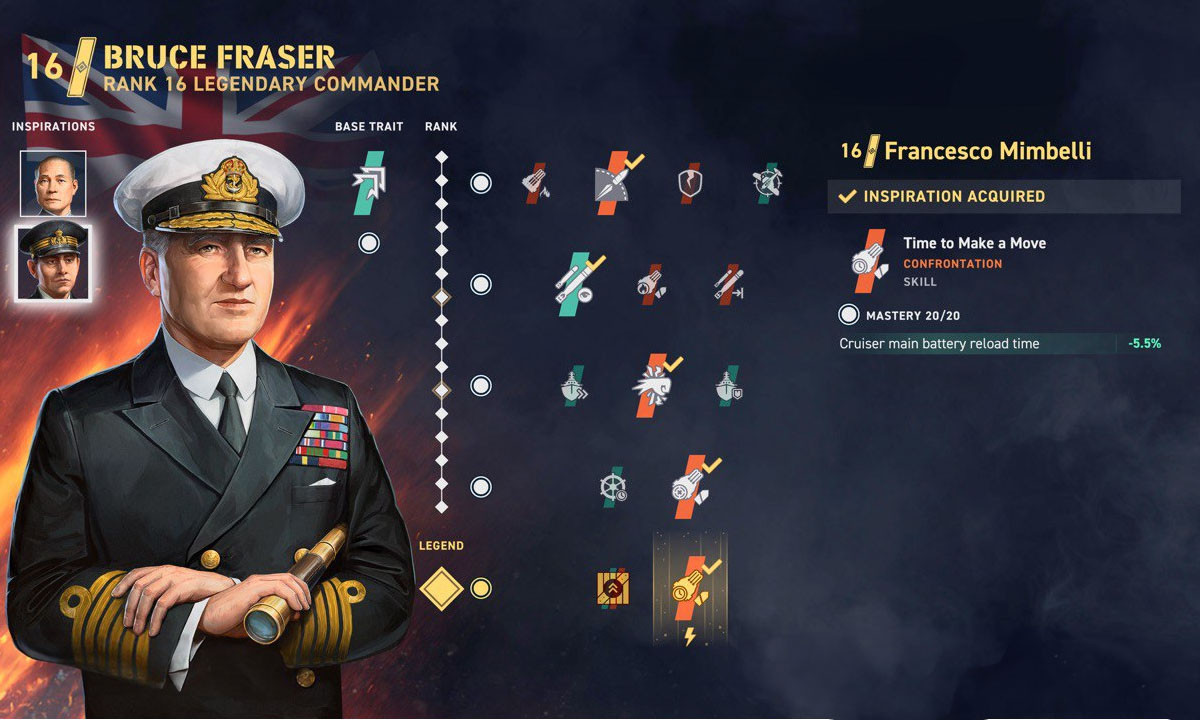Pick the glowing golden legendary turret skill
1200x720 pixels.
tap(690, 587)
